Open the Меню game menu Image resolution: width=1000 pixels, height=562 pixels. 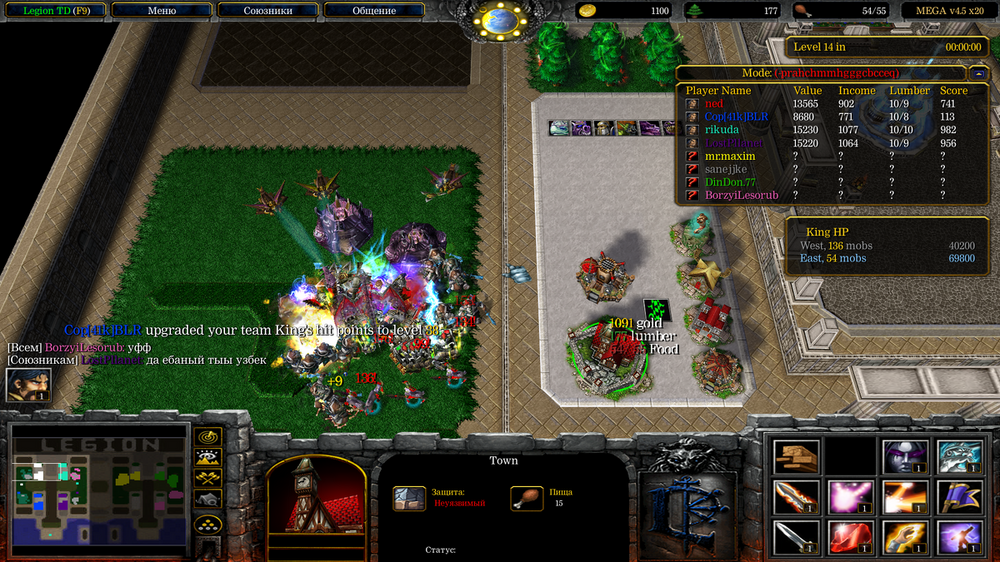point(161,11)
